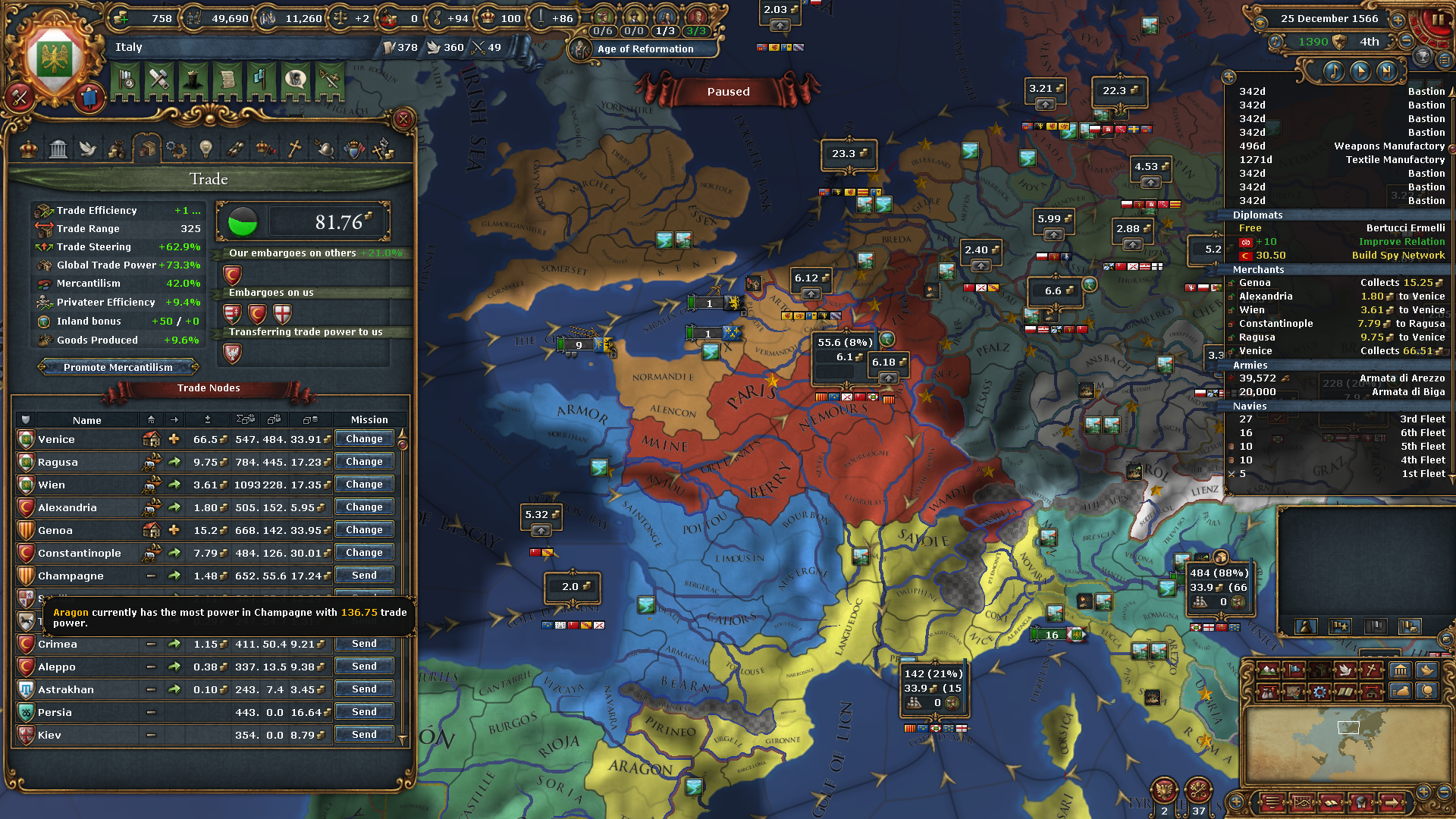1456x819 pixels.
Task: Open trade mapmode with goods crate icon
Action: click(x=1320, y=671)
